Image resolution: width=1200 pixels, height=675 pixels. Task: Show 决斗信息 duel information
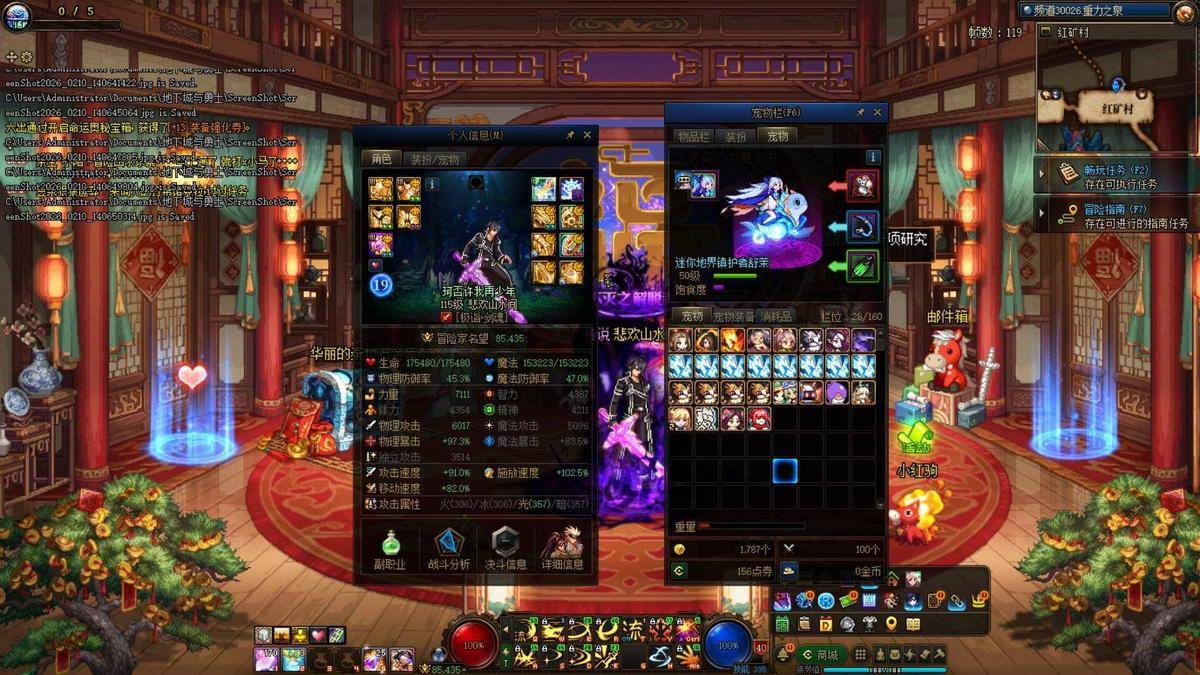click(506, 550)
